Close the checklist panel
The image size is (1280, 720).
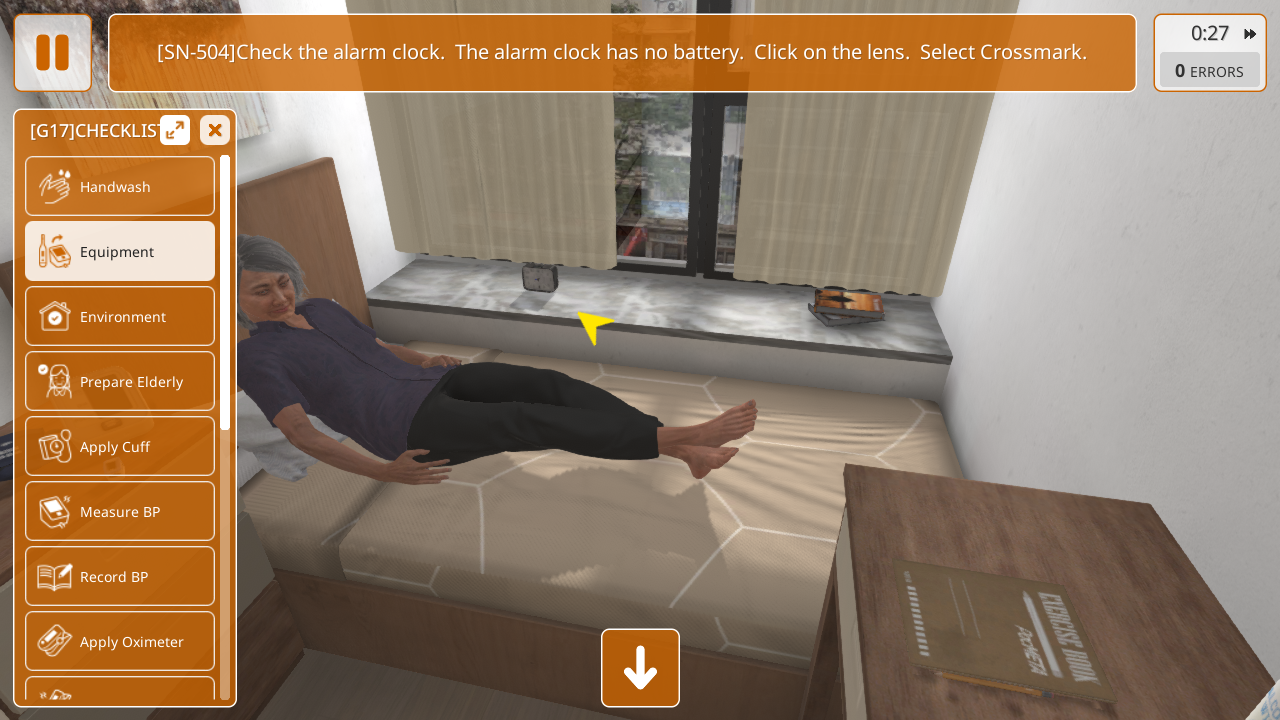pos(215,130)
